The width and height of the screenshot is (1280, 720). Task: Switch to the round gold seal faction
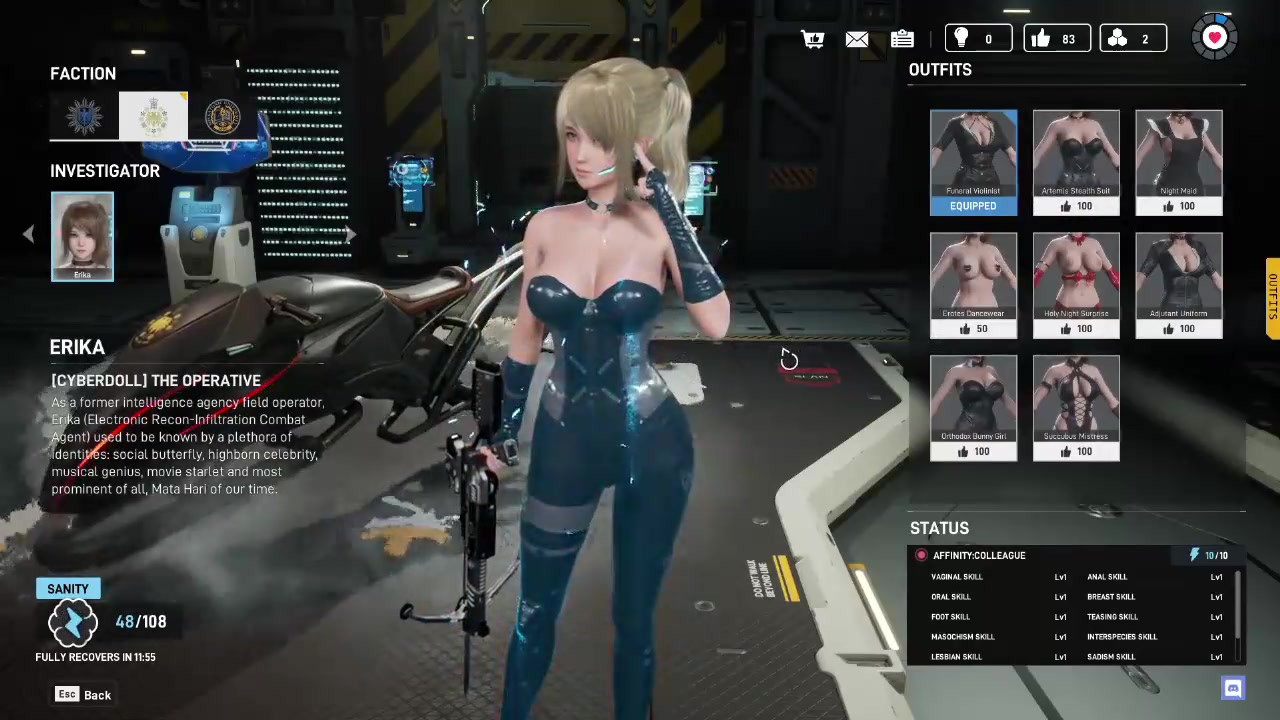click(222, 117)
